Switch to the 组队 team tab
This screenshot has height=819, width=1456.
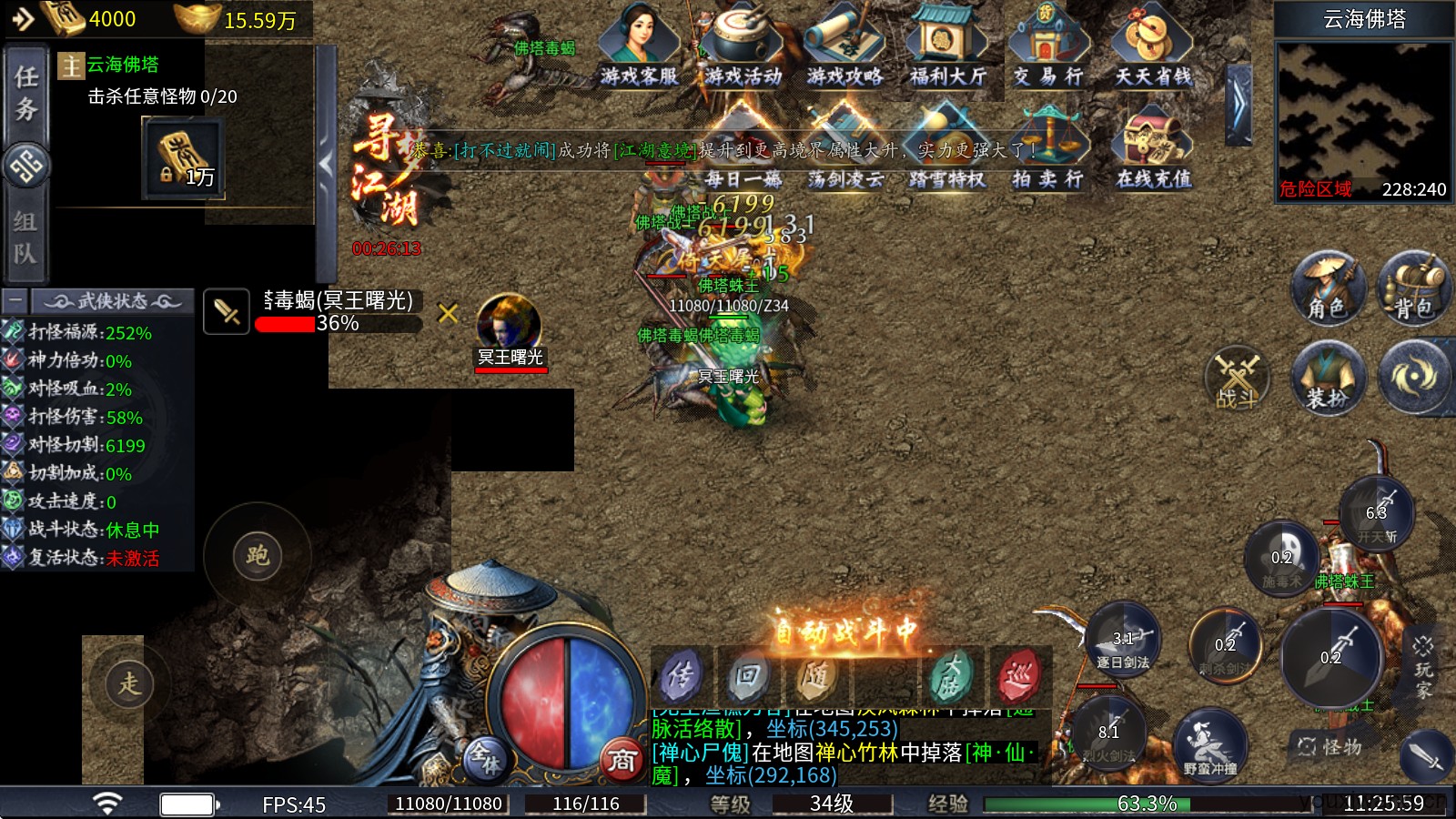pyautogui.click(x=25, y=237)
